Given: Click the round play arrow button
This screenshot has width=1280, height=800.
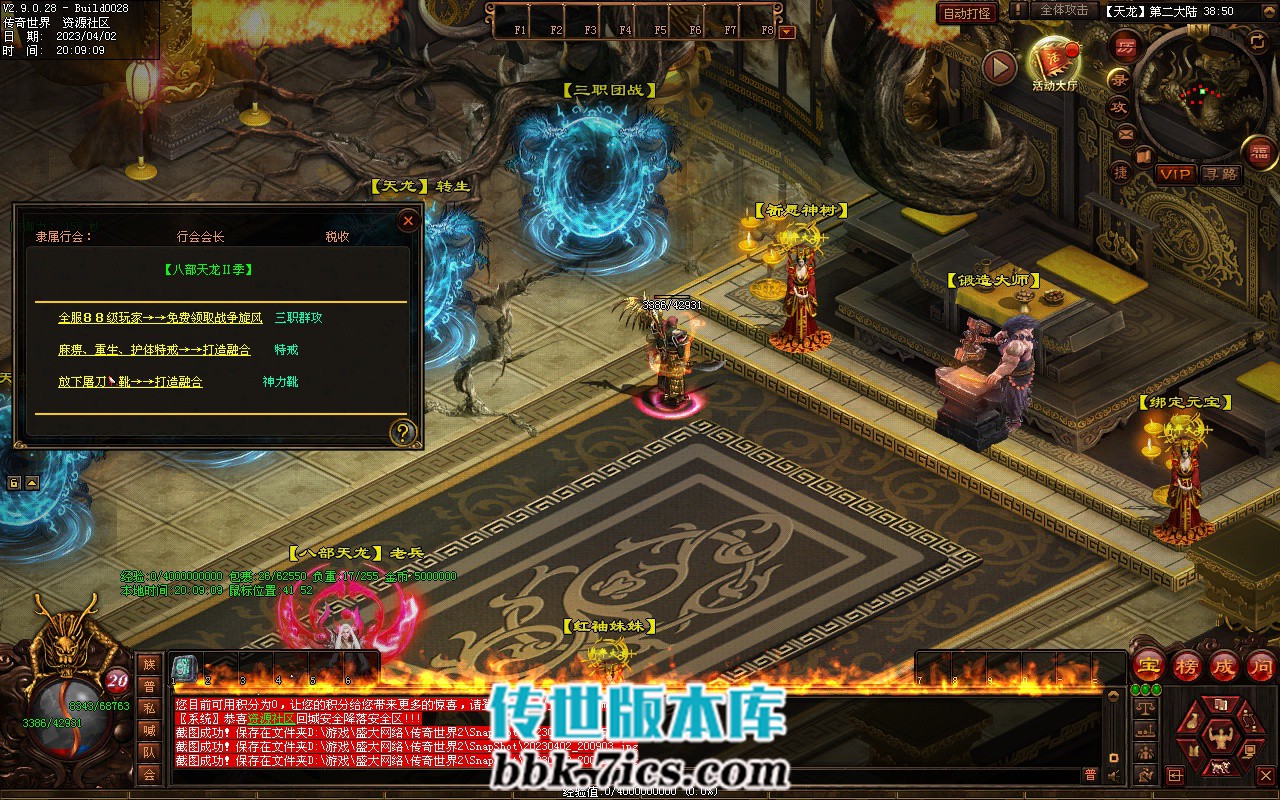Looking at the screenshot, I should click(x=999, y=67).
